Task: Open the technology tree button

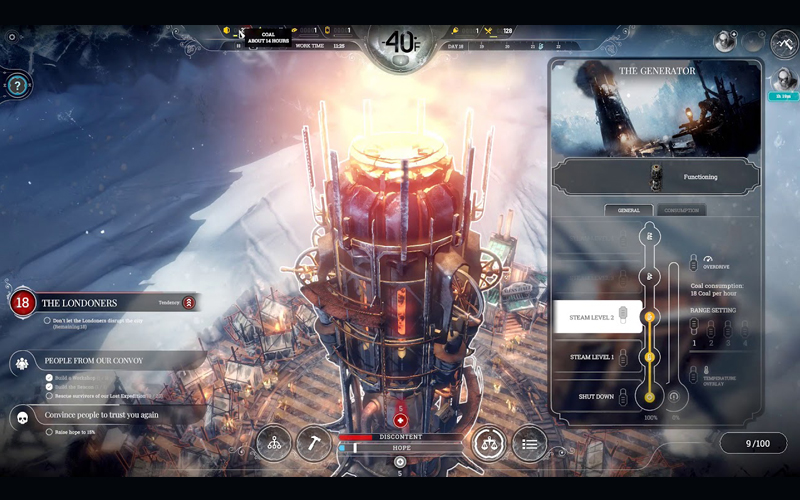Action: pyautogui.click(x=273, y=444)
